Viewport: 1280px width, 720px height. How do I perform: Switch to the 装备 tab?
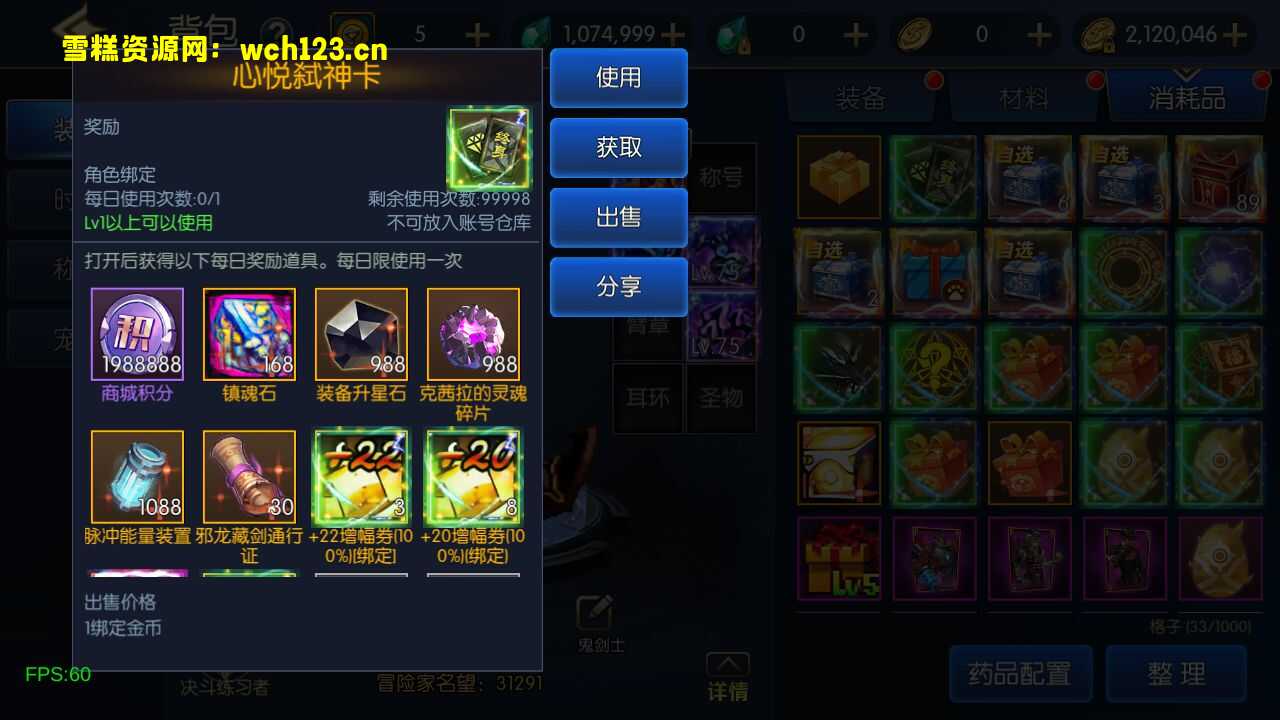click(x=860, y=96)
